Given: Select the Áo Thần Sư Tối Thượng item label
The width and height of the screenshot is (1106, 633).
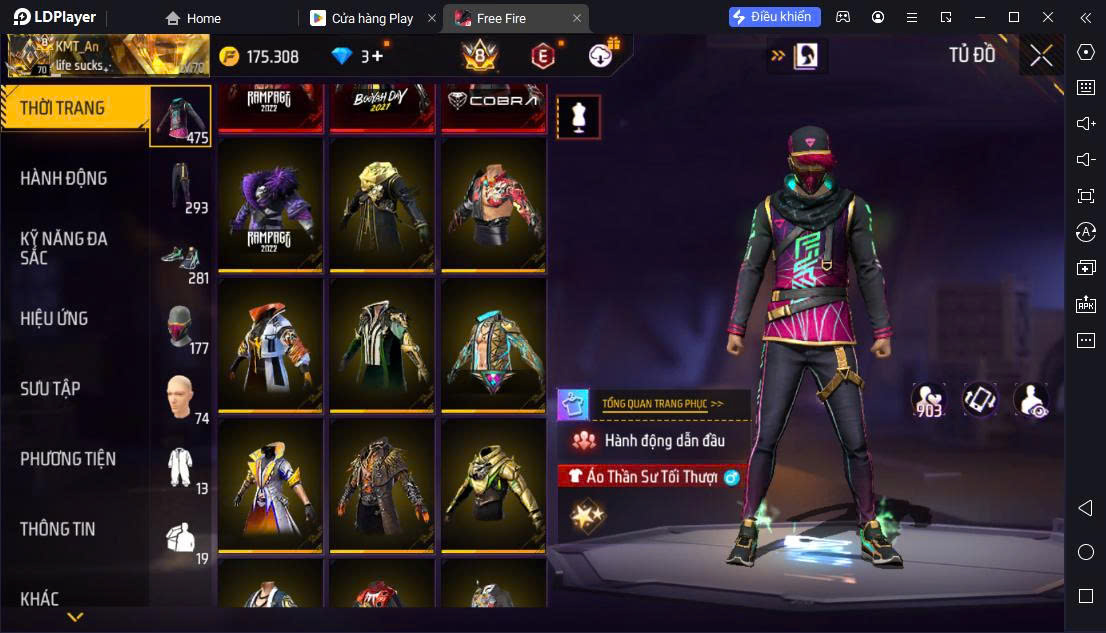Looking at the screenshot, I should tap(651, 477).
